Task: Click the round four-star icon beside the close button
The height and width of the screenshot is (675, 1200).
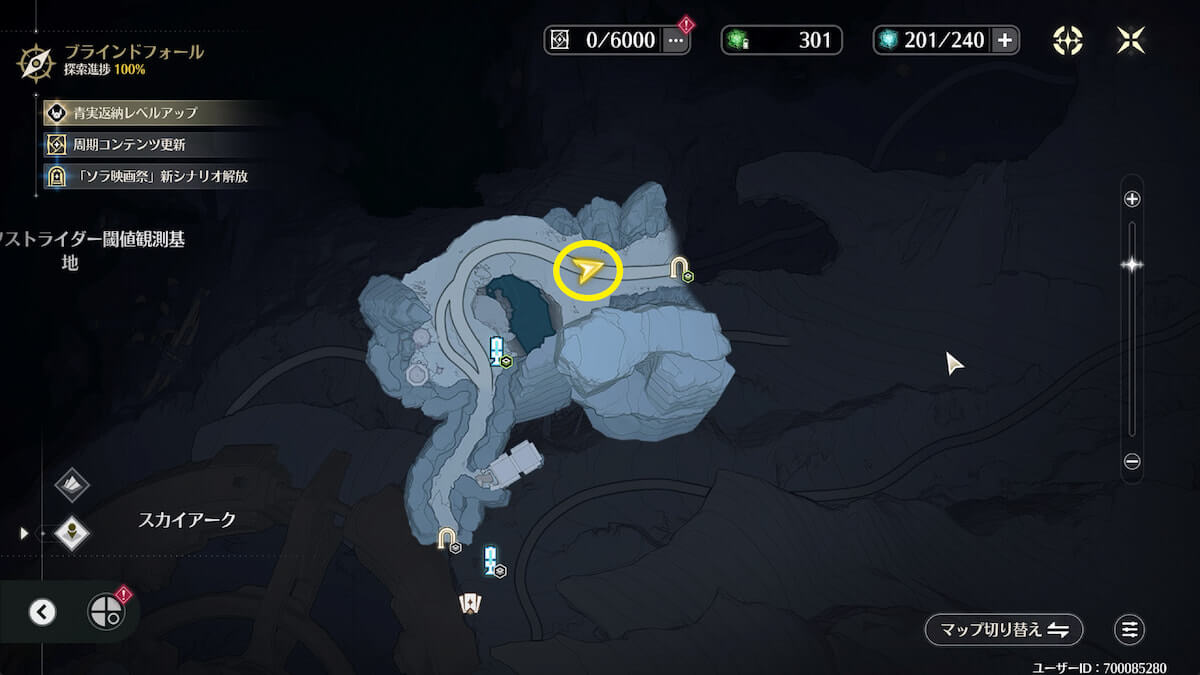Action: pyautogui.click(x=1068, y=40)
